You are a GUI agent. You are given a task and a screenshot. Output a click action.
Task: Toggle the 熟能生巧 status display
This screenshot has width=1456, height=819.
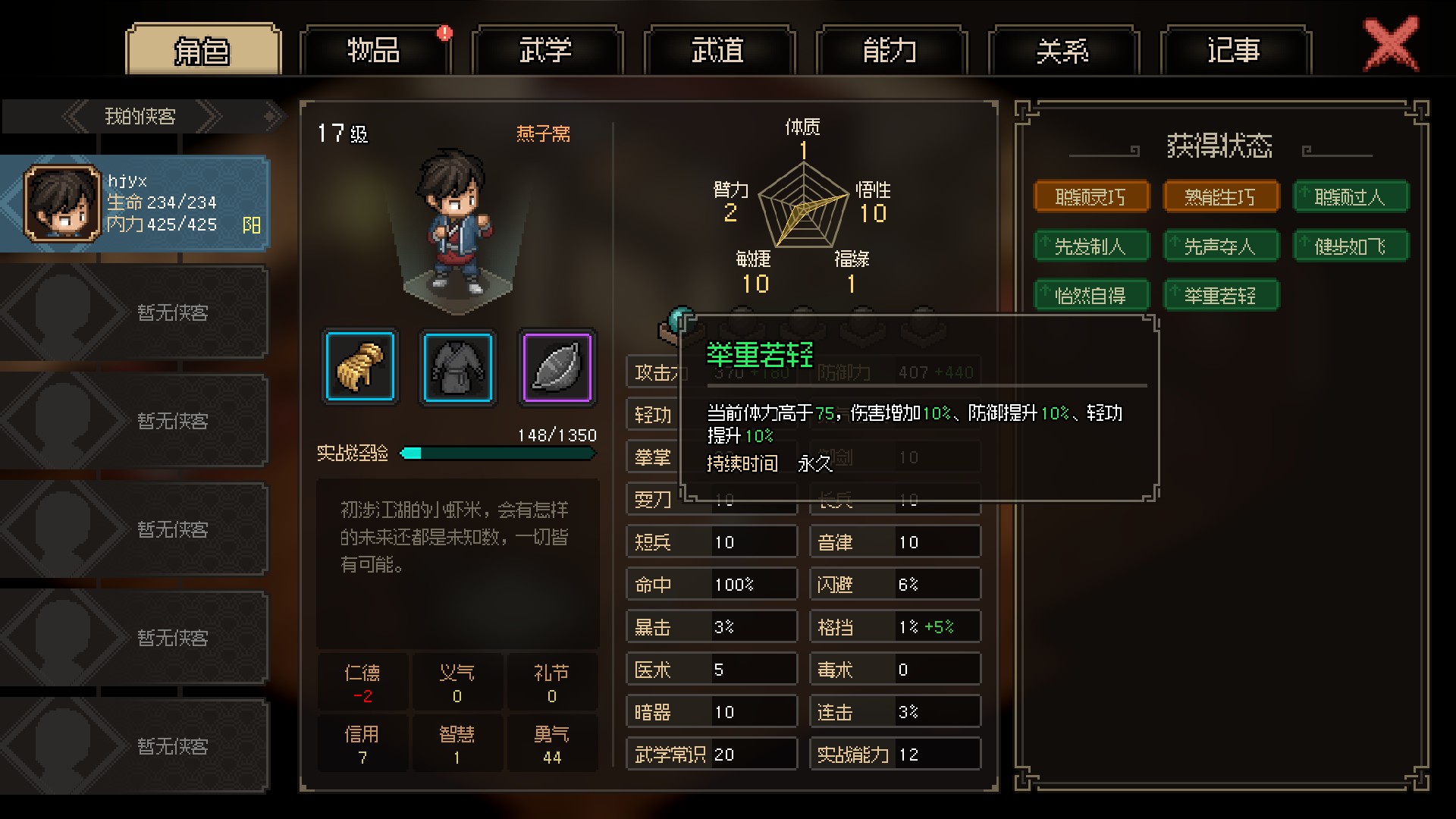pos(1221,196)
